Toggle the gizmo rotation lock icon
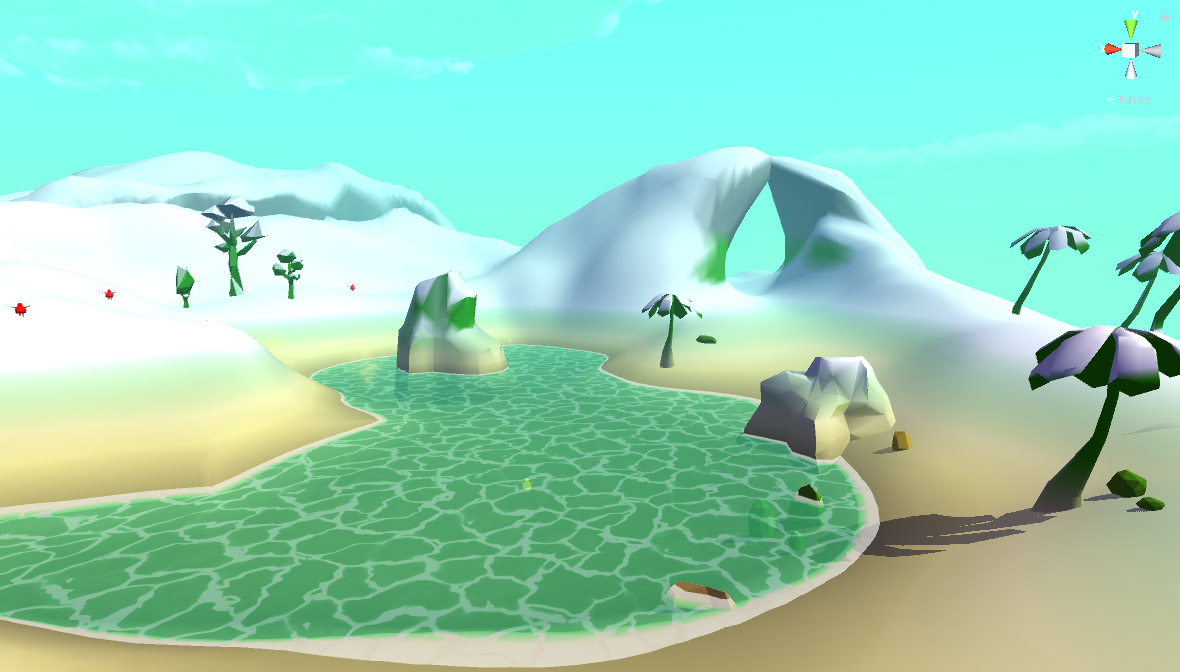The width and height of the screenshot is (1180, 672). point(1164,17)
